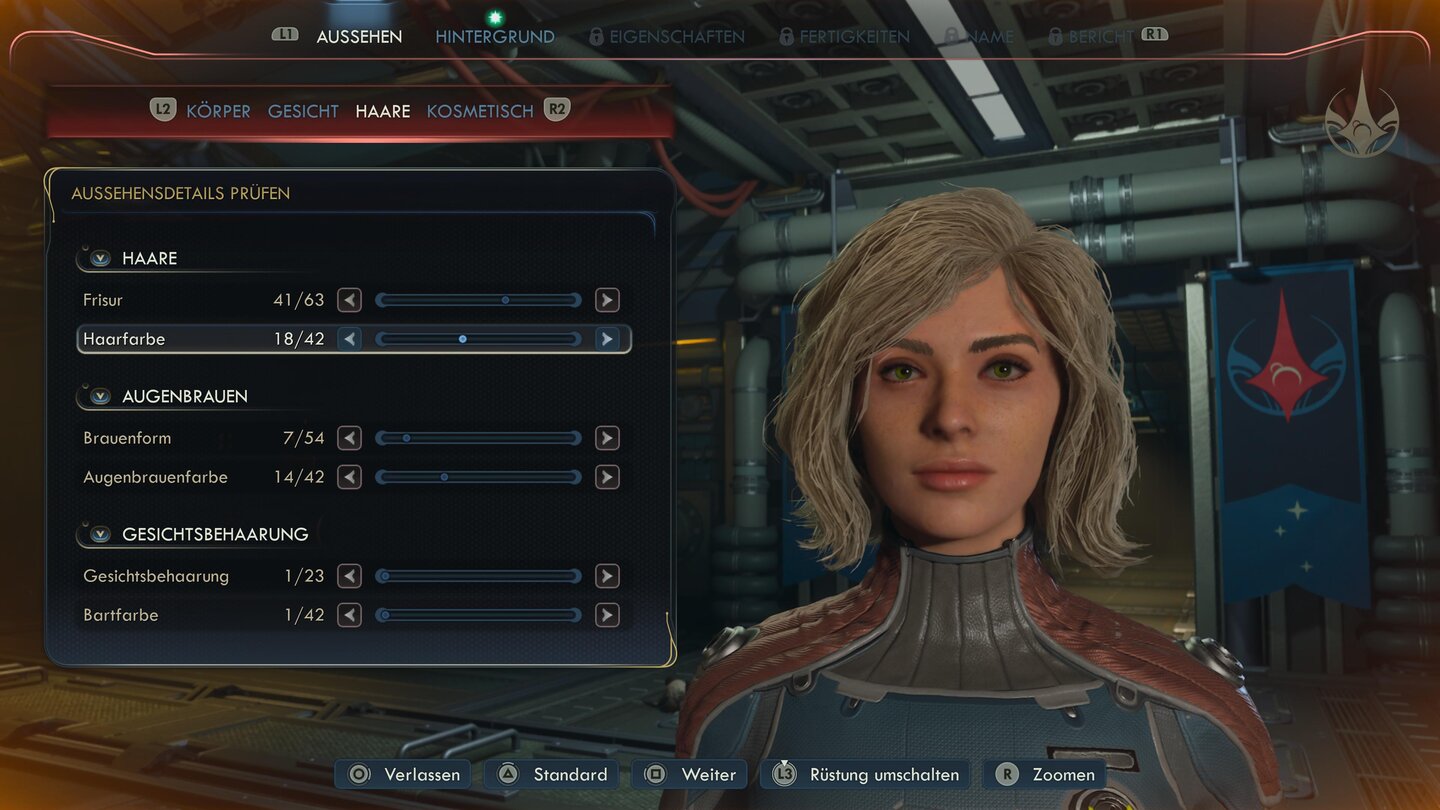Open the Körper sub-tab
1440x810 pixels.
[218, 111]
